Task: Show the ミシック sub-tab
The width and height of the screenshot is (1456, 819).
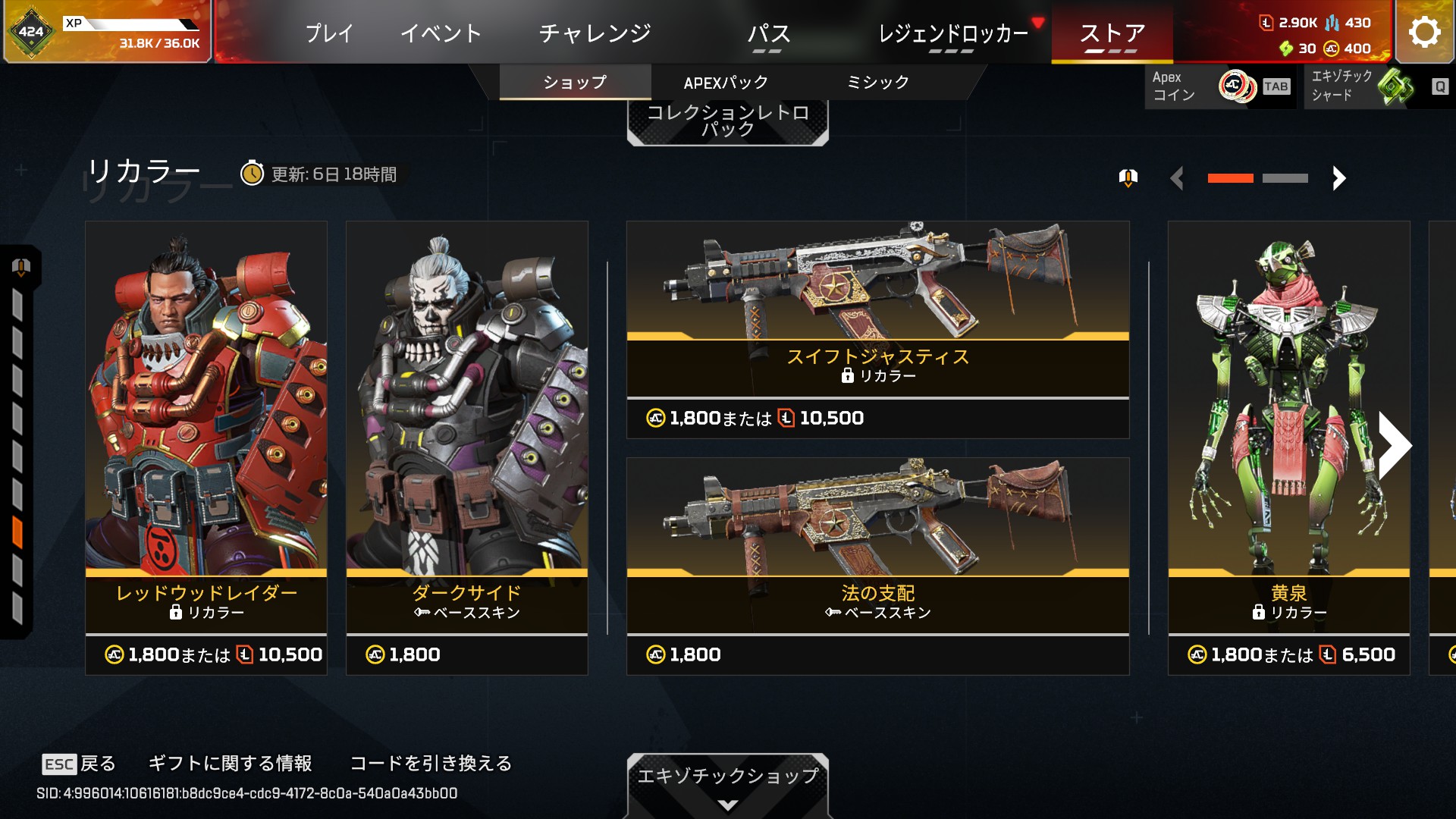Action: tap(877, 82)
